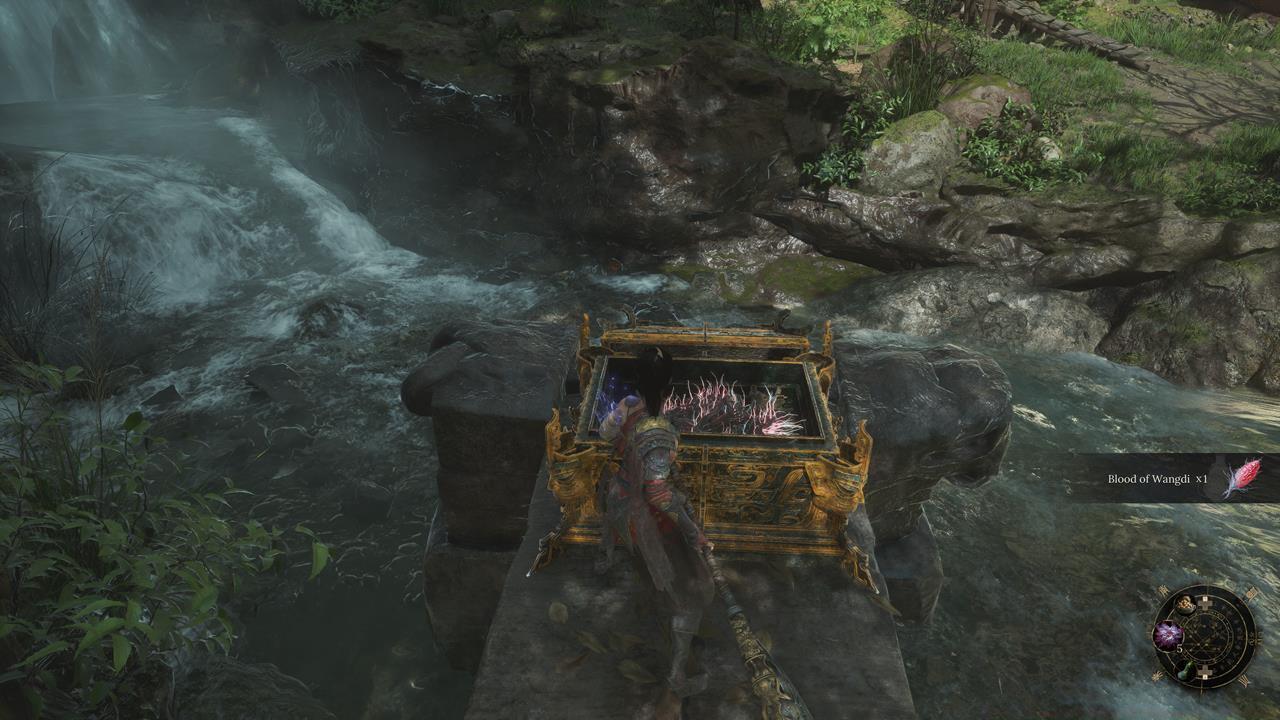Click the plus marker at the wheel's top
The height and width of the screenshot is (720, 1280).
tap(1204, 603)
